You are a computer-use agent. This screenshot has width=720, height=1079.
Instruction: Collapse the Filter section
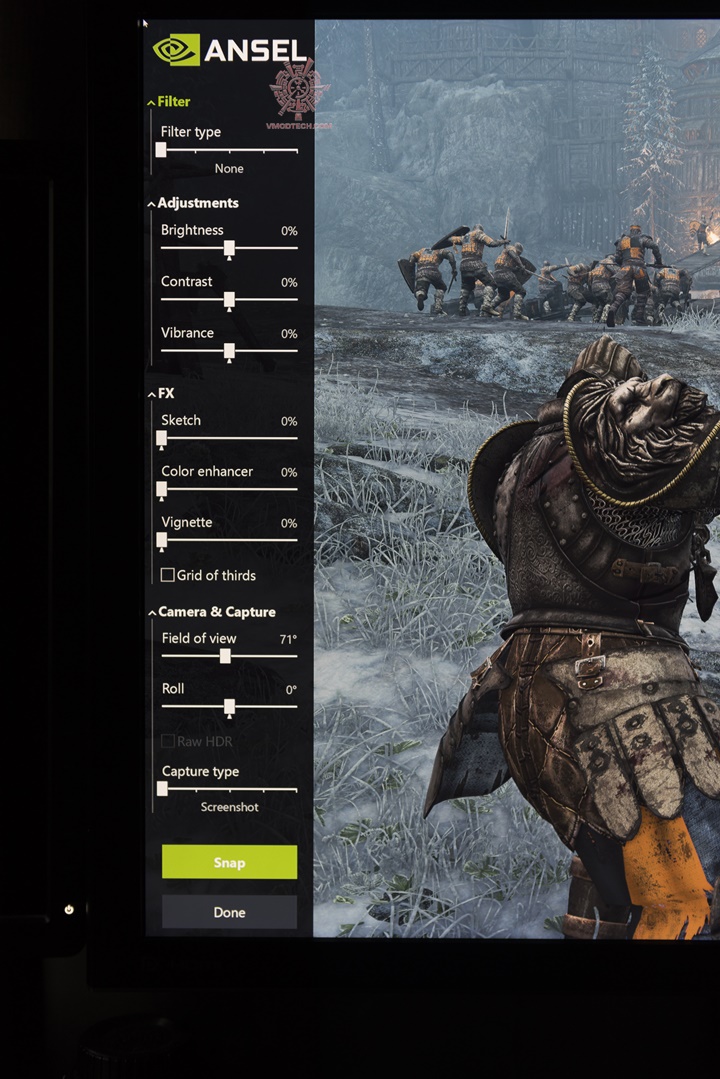(152, 102)
